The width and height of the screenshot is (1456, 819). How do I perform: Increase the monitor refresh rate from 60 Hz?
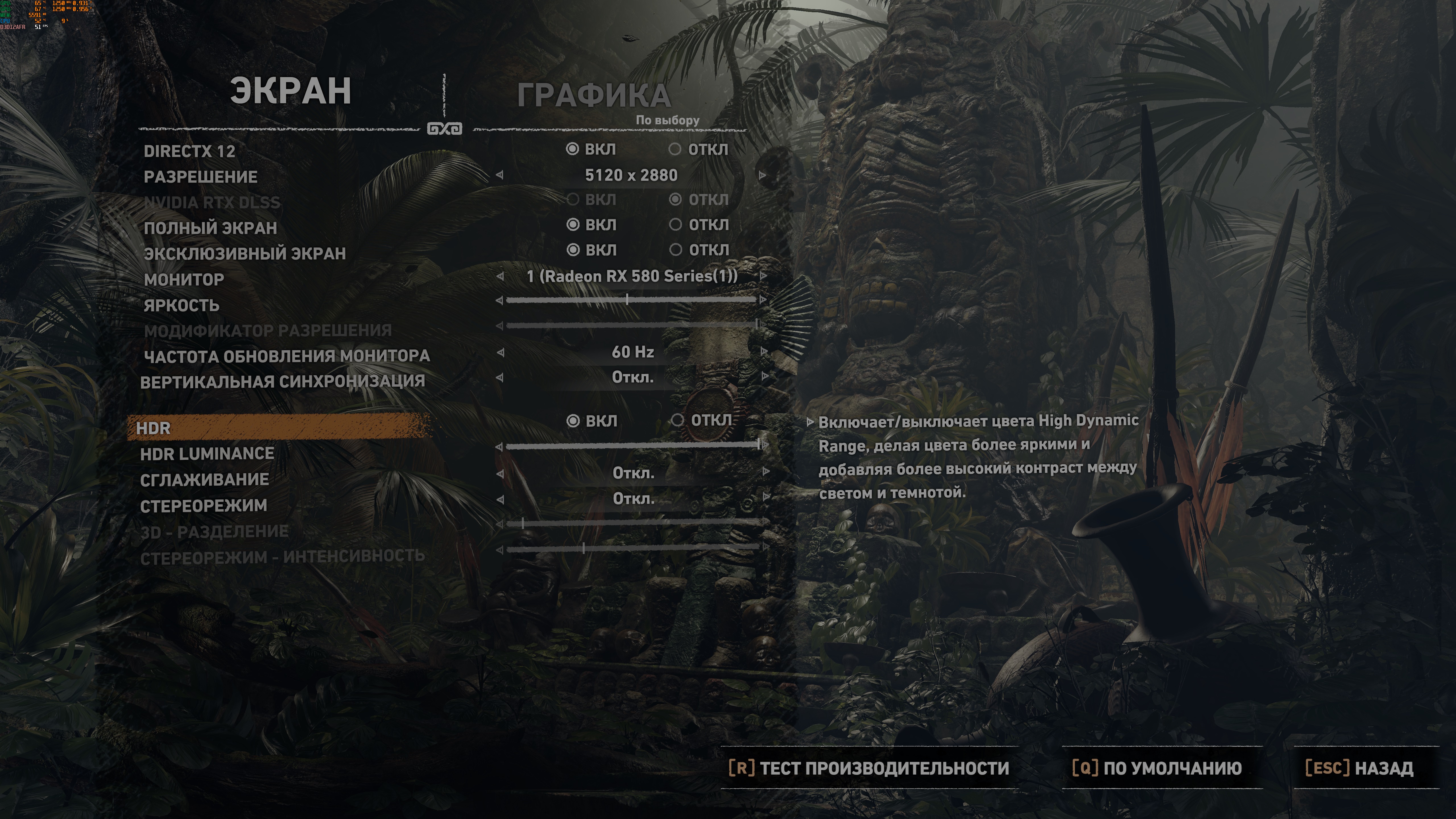pyautogui.click(x=764, y=351)
